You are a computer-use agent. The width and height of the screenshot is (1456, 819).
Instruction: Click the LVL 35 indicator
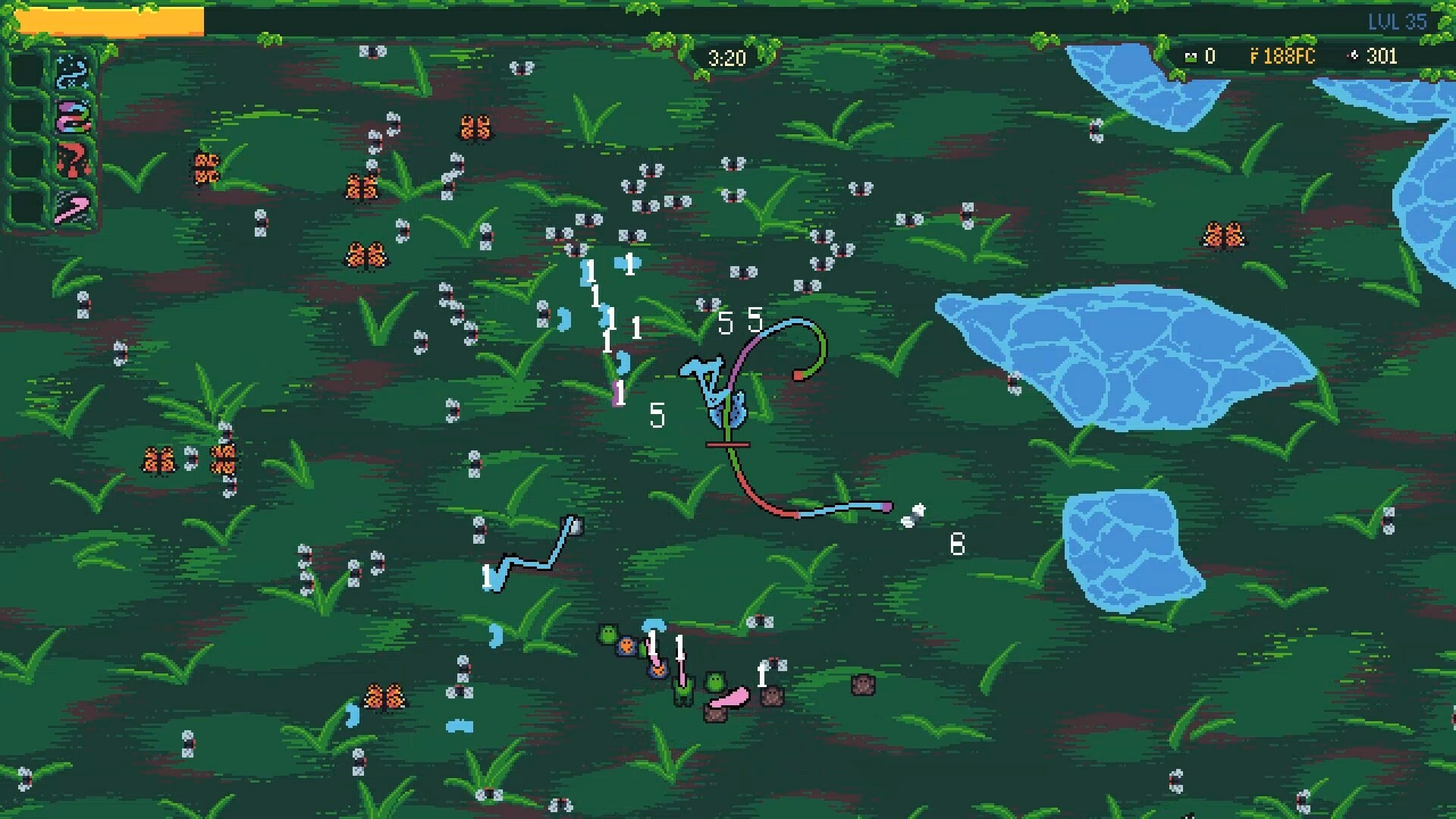pyautogui.click(x=1399, y=22)
